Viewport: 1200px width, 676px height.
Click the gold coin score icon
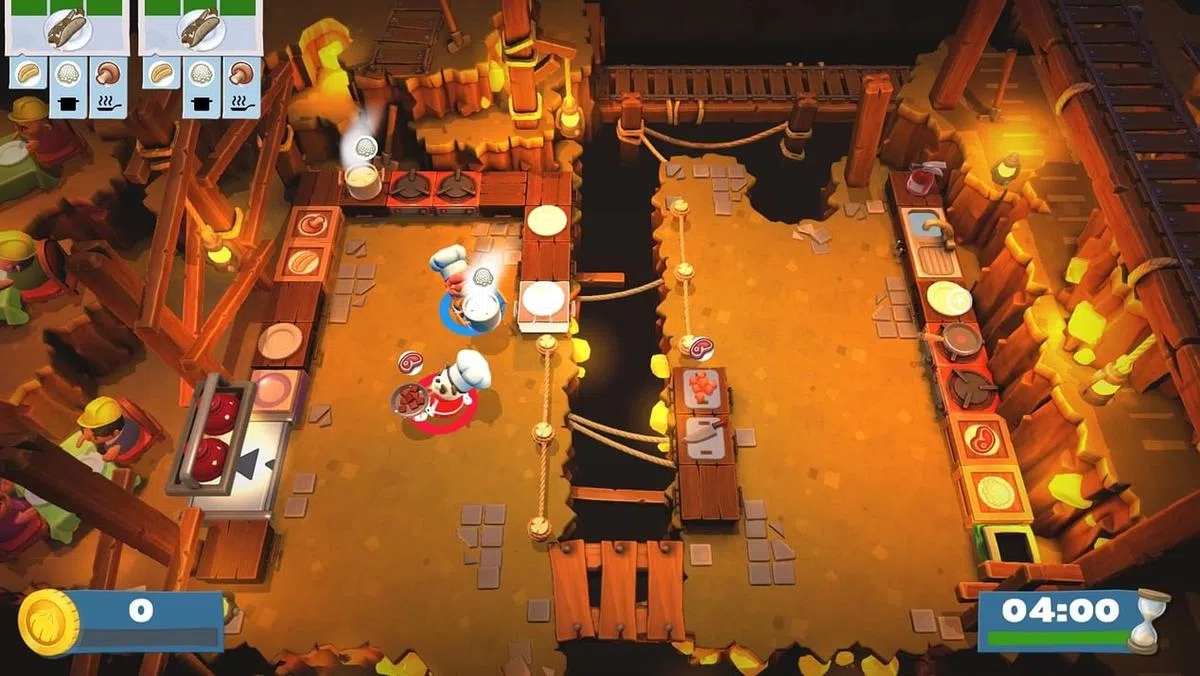tap(48, 622)
